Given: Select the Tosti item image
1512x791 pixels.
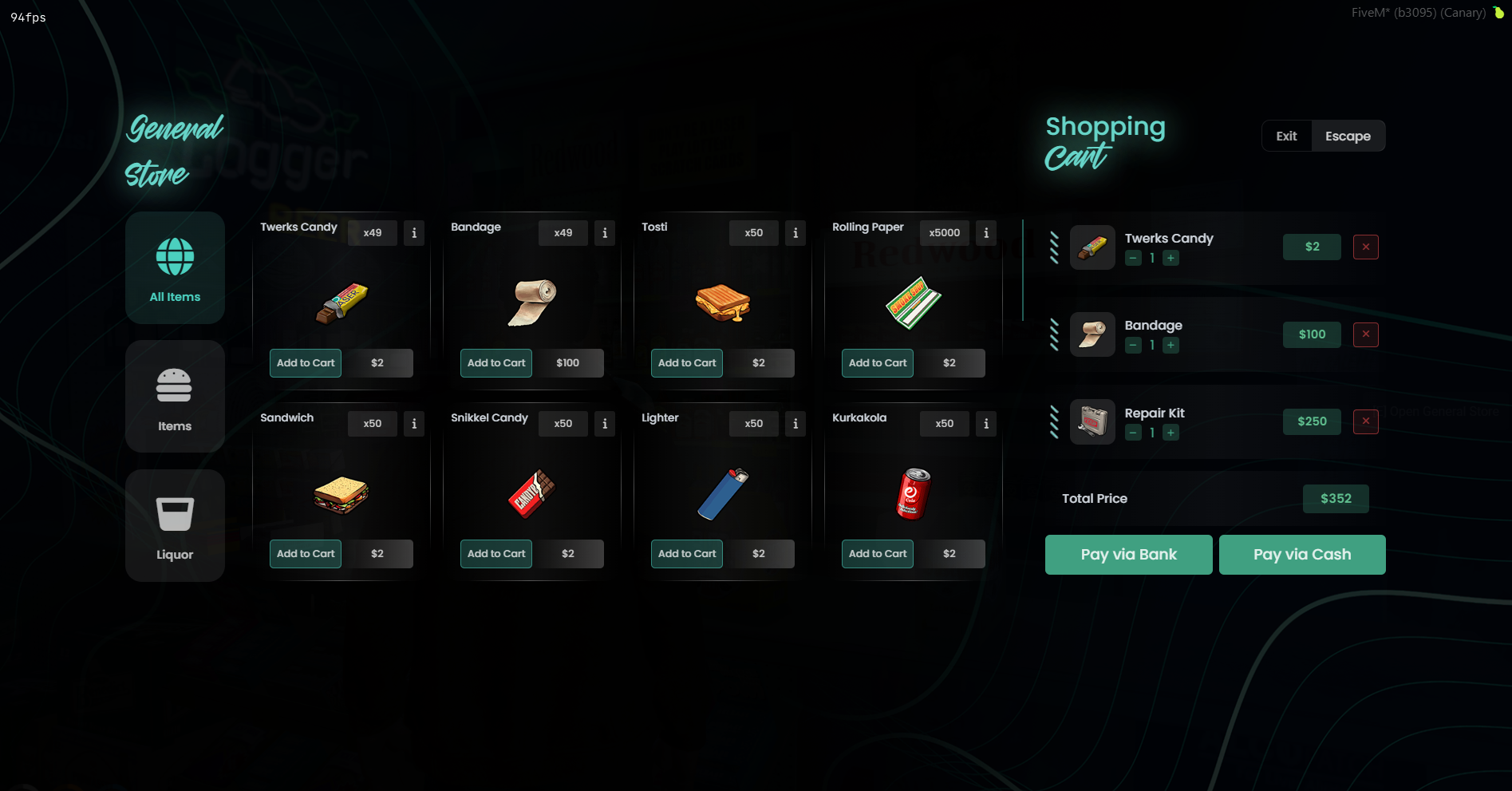Looking at the screenshot, I should coord(723,303).
